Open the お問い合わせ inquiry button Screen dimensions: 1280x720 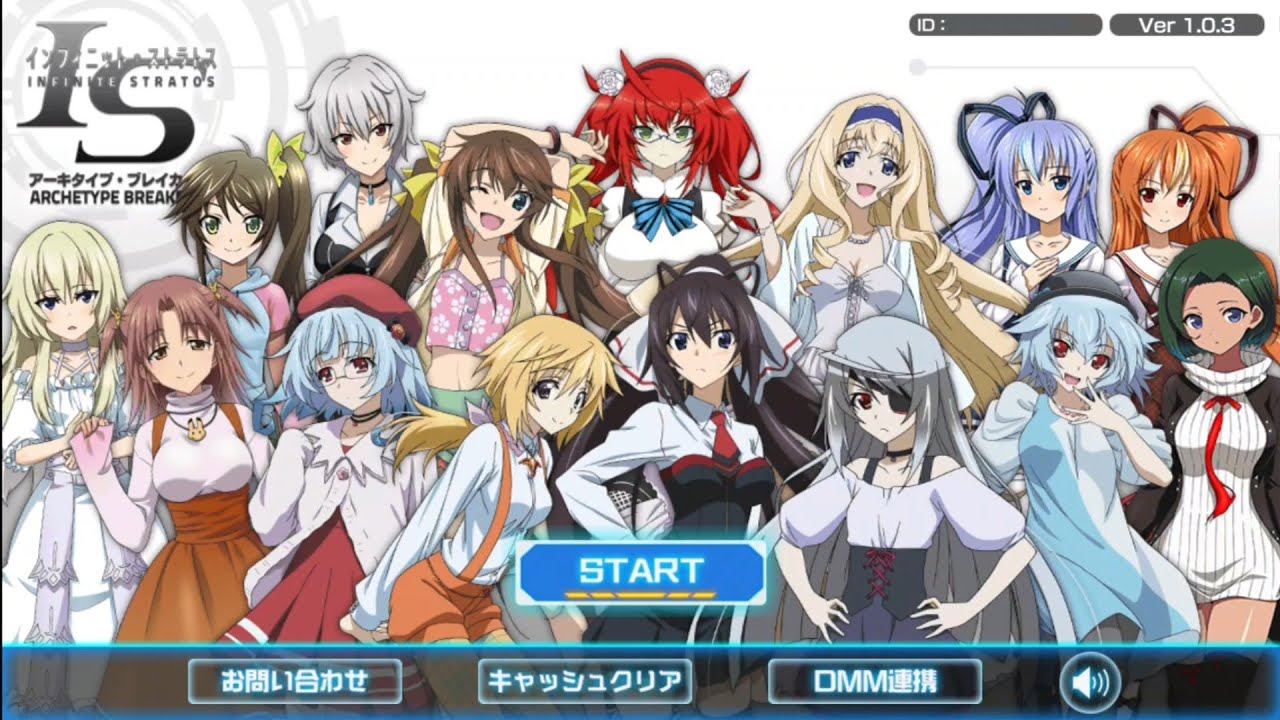(295, 681)
